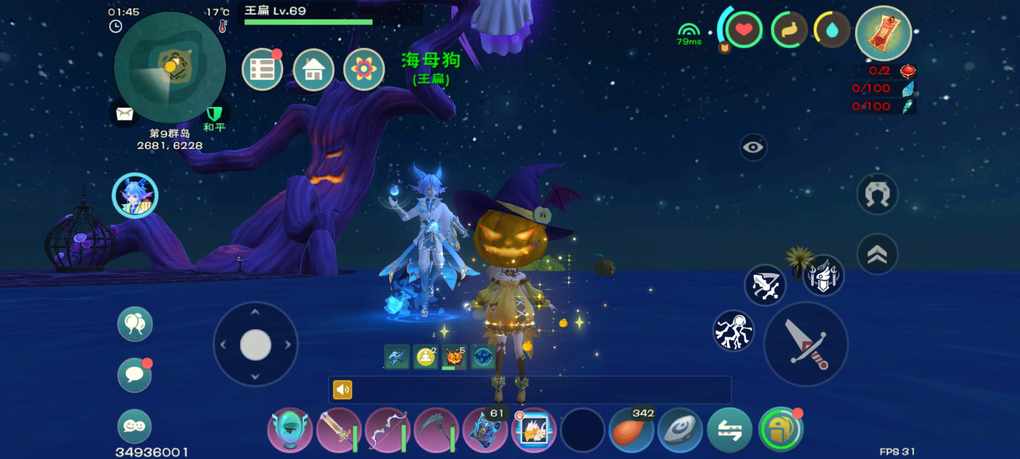The image size is (1020, 459).
Task: Open the circular minimap
Action: [169, 67]
